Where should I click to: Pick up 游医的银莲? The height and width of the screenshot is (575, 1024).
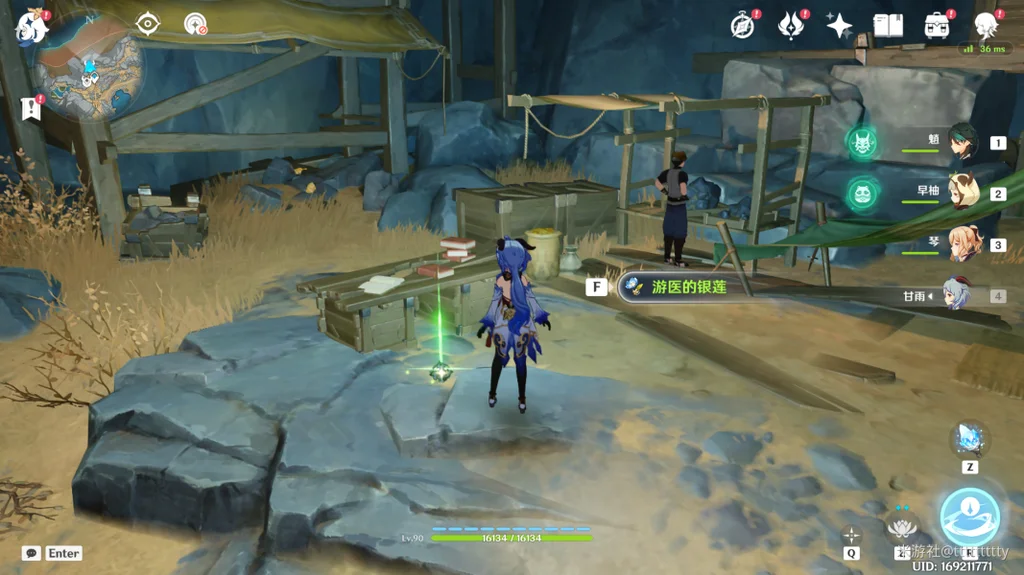coord(688,288)
